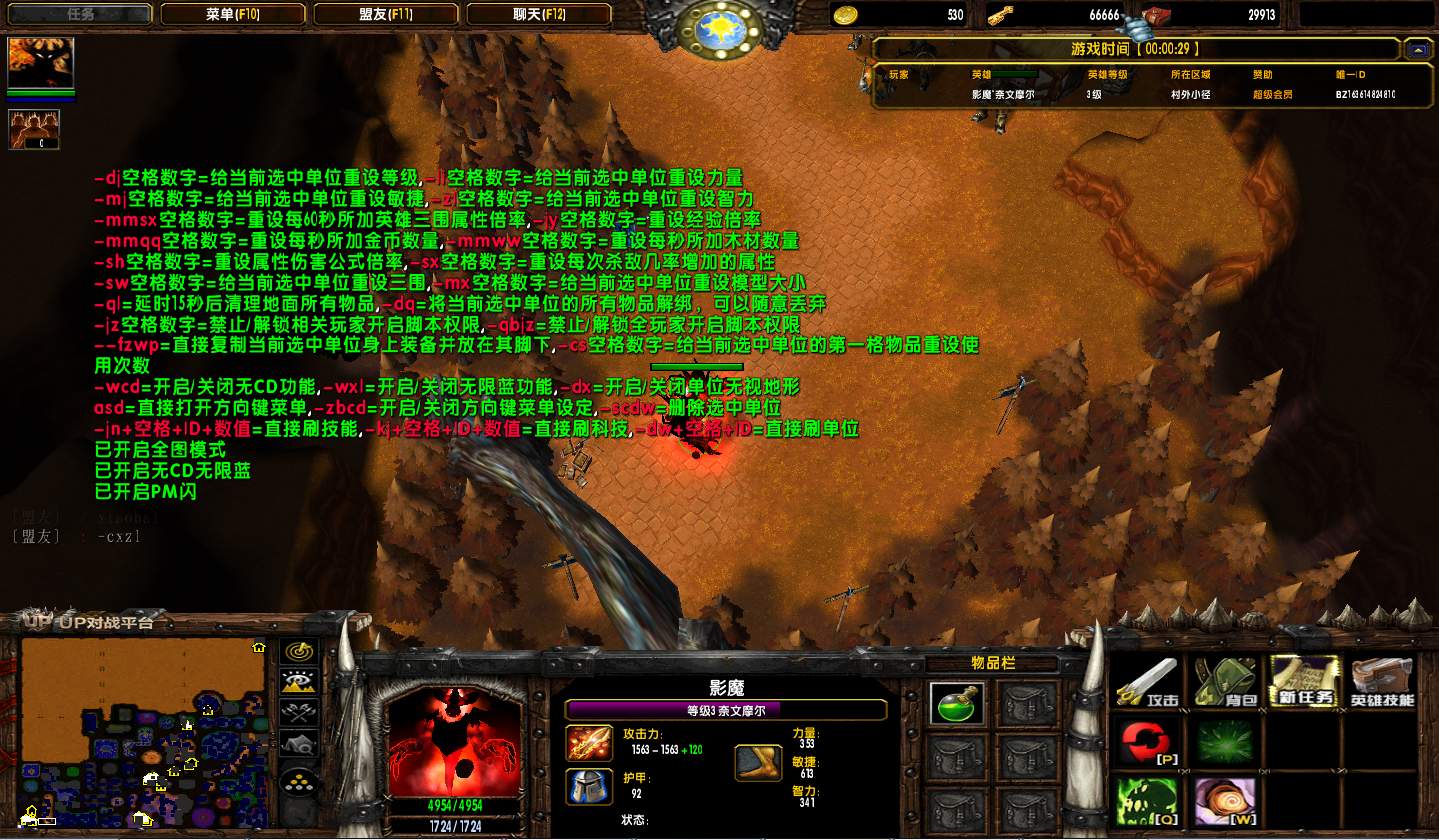The image size is (1439, 840).
Task: Use the green potion in inventory
Action: (x=956, y=704)
